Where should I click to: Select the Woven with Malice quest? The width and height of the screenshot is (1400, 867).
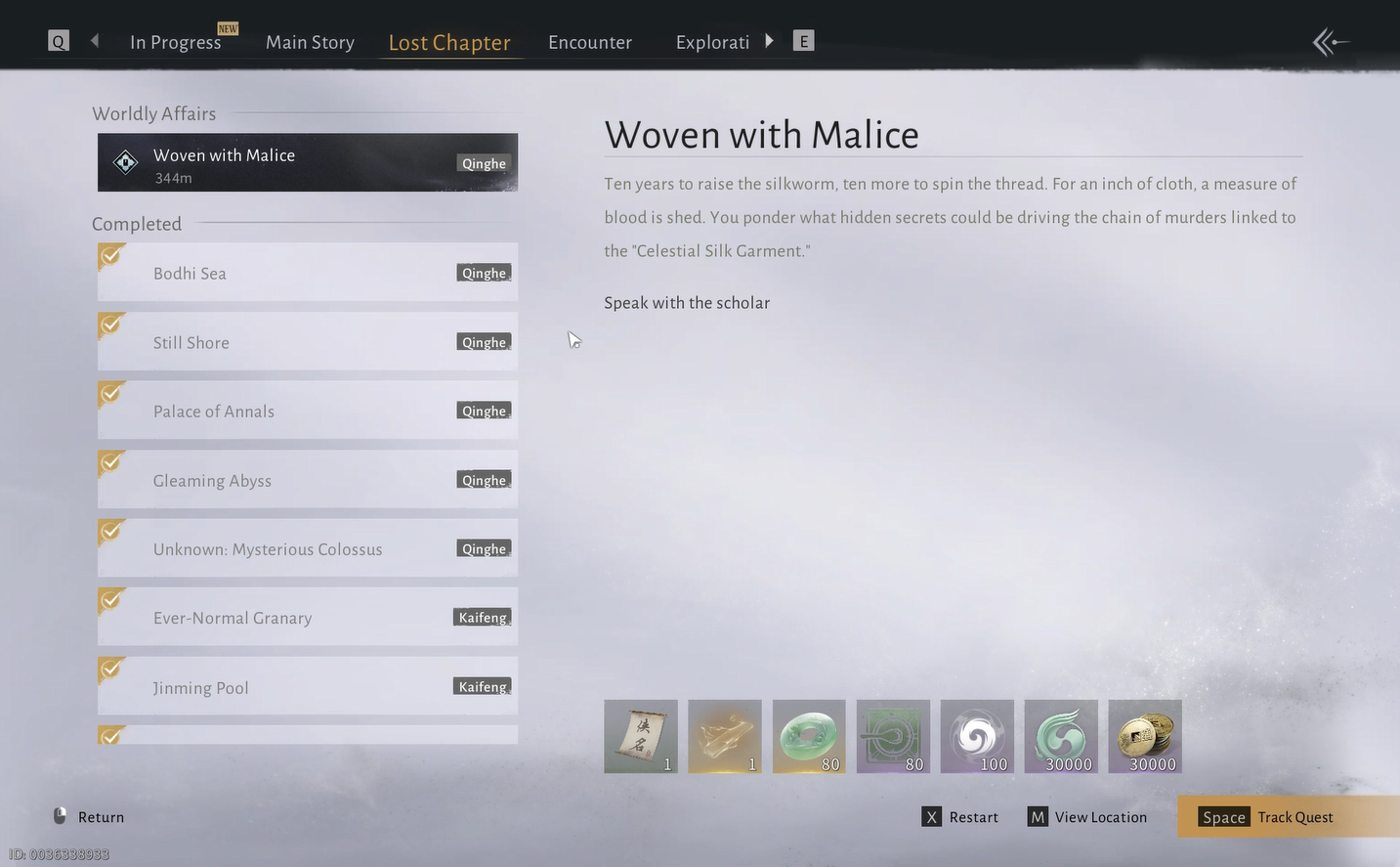[307, 163]
